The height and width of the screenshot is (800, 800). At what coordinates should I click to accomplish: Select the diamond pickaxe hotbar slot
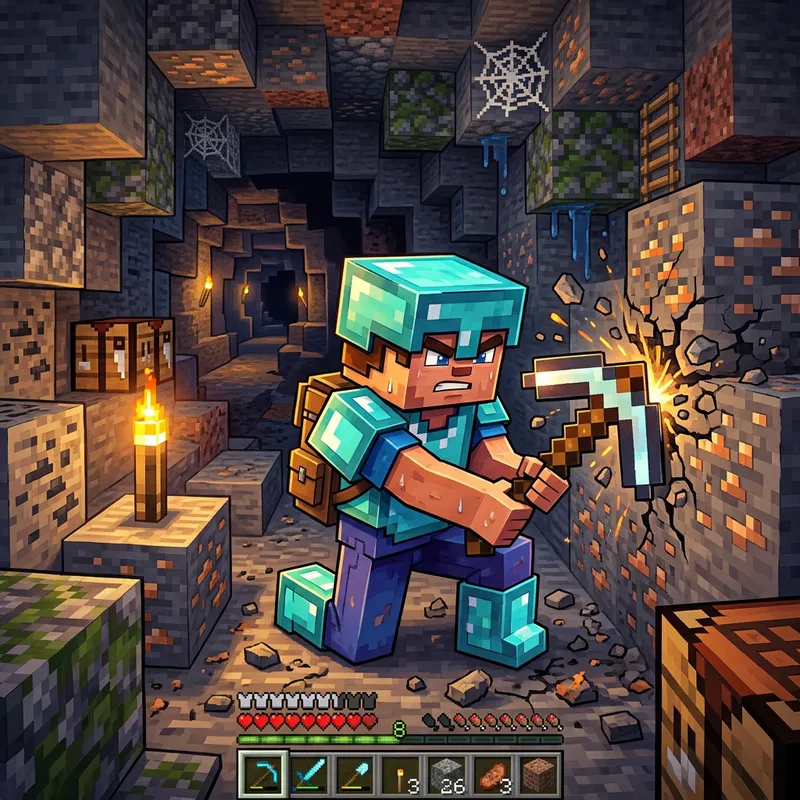tap(264, 773)
